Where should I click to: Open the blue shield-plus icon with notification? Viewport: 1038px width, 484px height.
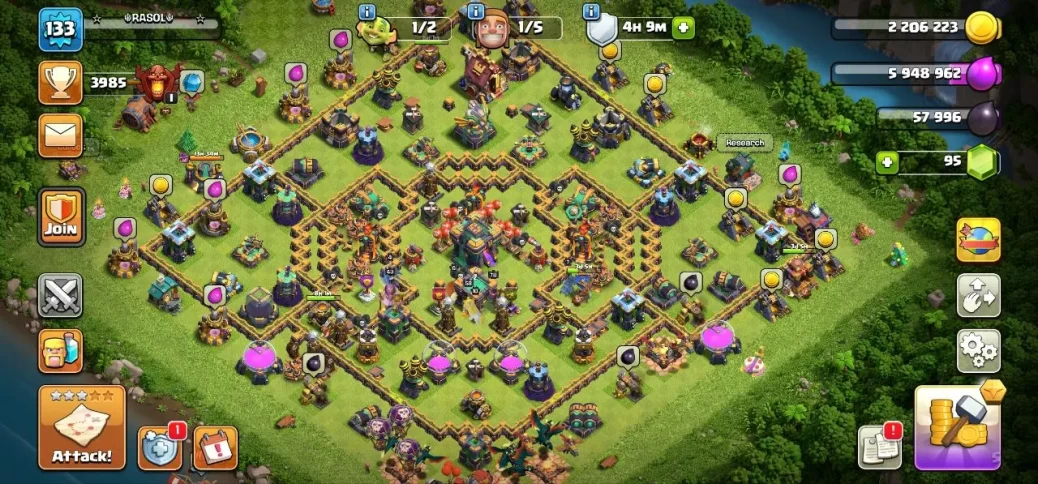(x=159, y=448)
